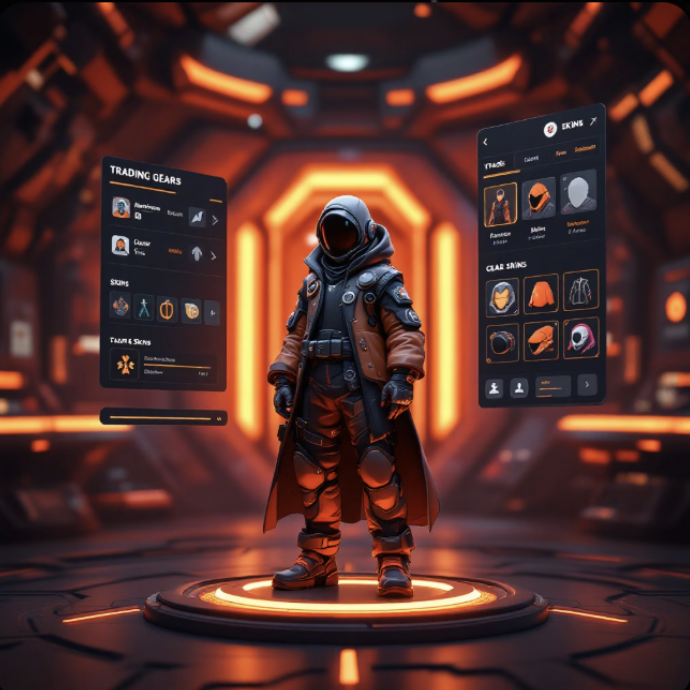This screenshot has width=690, height=690.
Task: Select the grey blank head thumbnail
Action: [x=578, y=192]
